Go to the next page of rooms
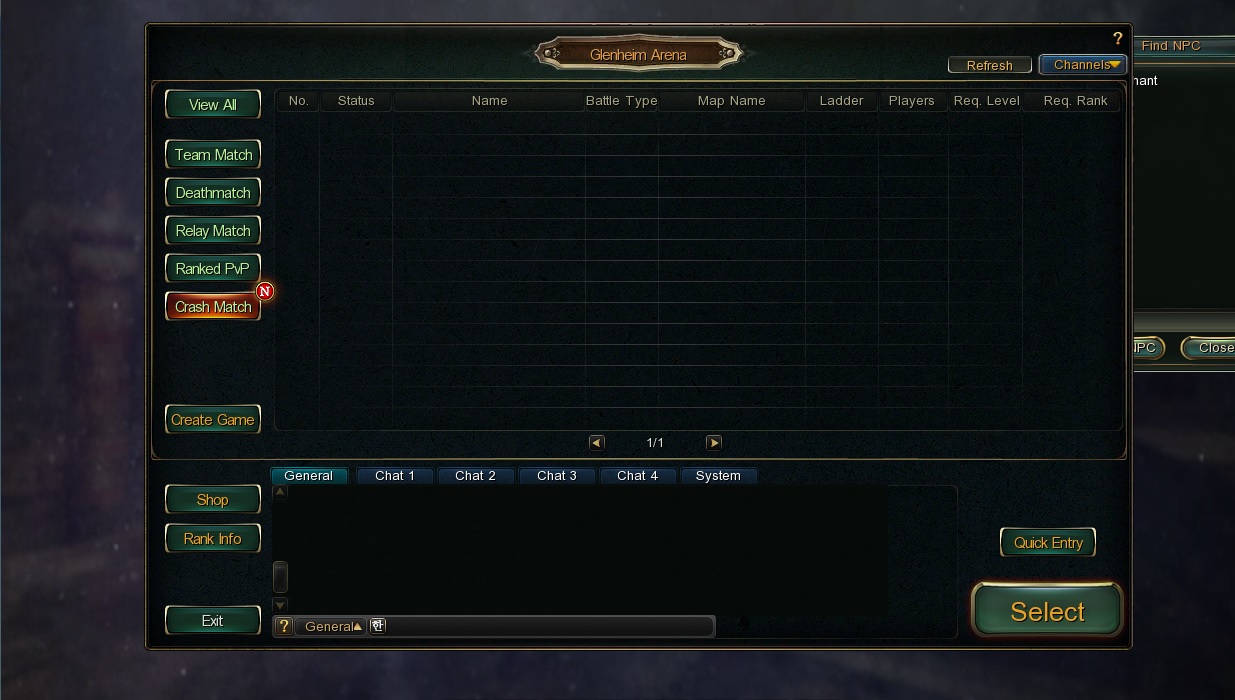The height and width of the screenshot is (700, 1235). [713, 442]
